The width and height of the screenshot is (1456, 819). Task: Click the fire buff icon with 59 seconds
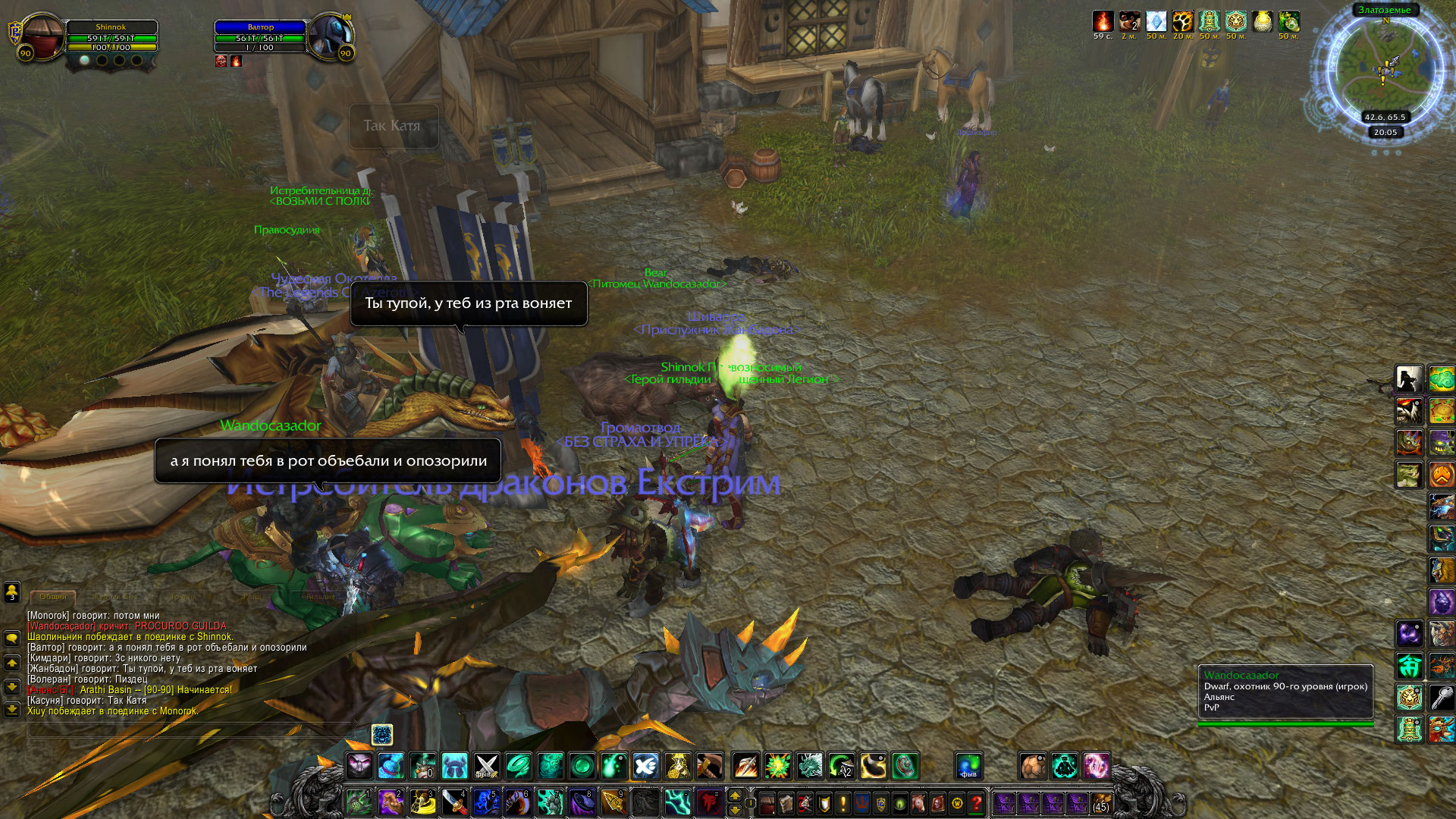point(1103,21)
